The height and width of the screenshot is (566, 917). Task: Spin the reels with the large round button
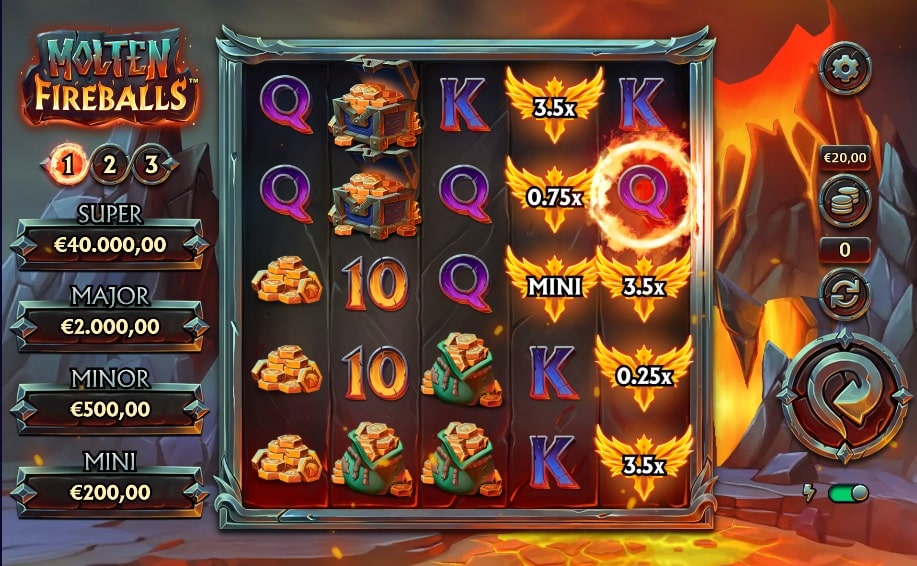pyautogui.click(x=843, y=398)
